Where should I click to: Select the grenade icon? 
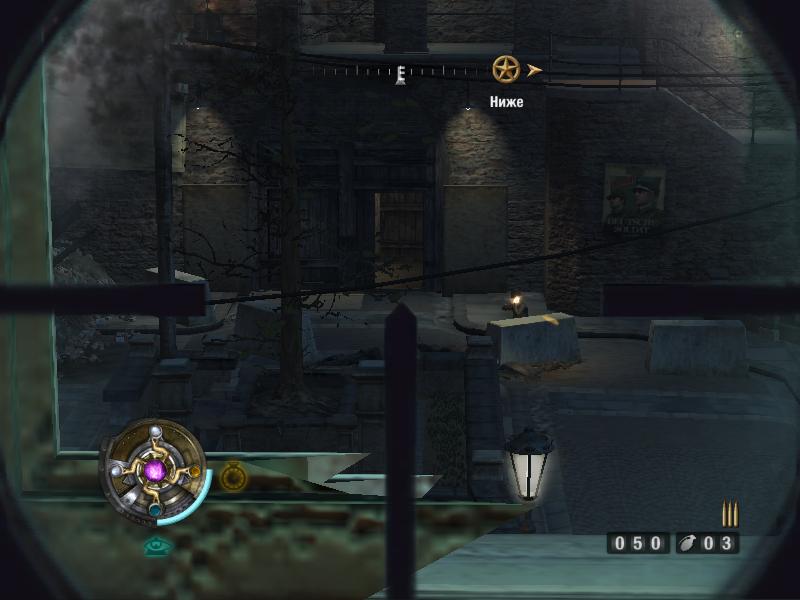690,543
